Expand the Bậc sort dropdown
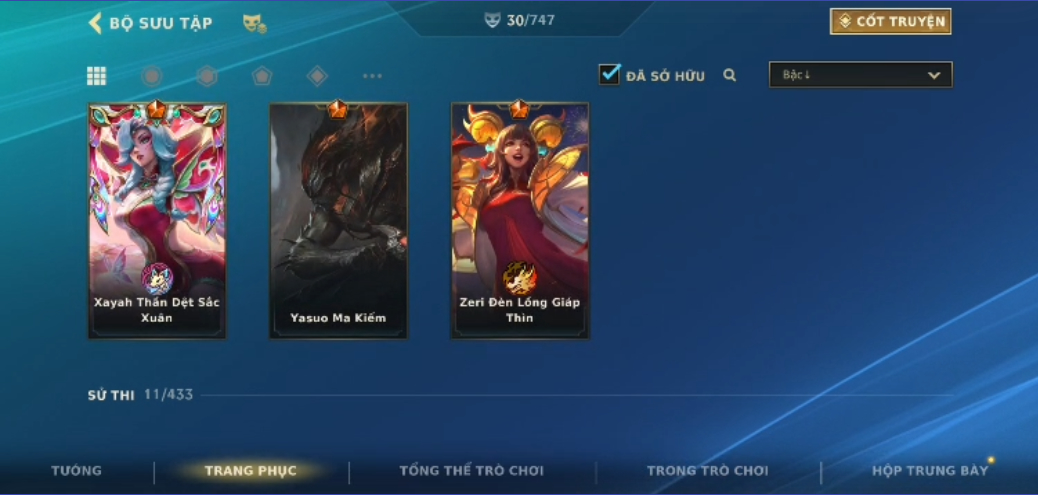The width and height of the screenshot is (1038, 495). coord(860,75)
